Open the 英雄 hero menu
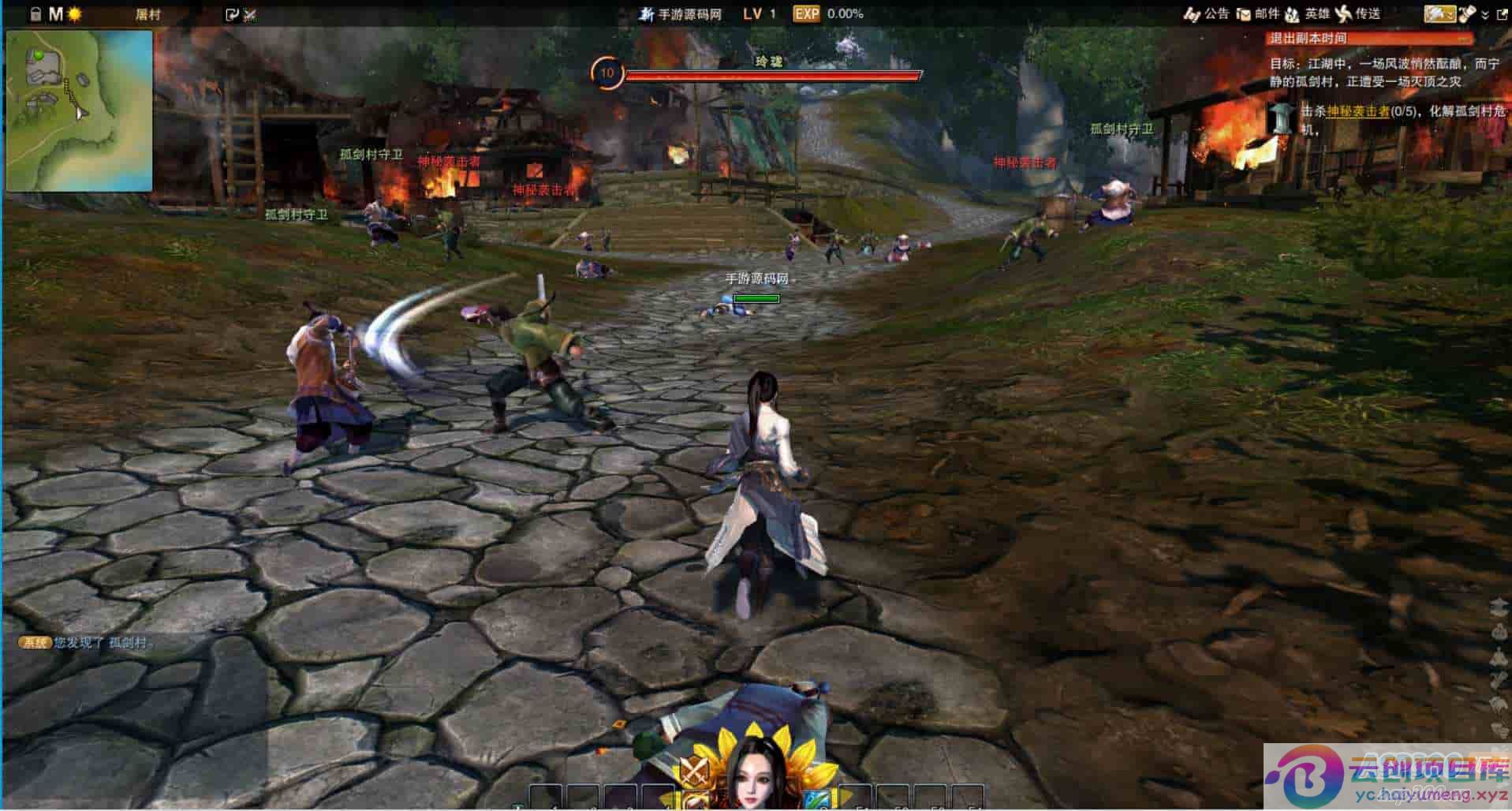This screenshot has width=1512, height=811. tap(1308, 13)
